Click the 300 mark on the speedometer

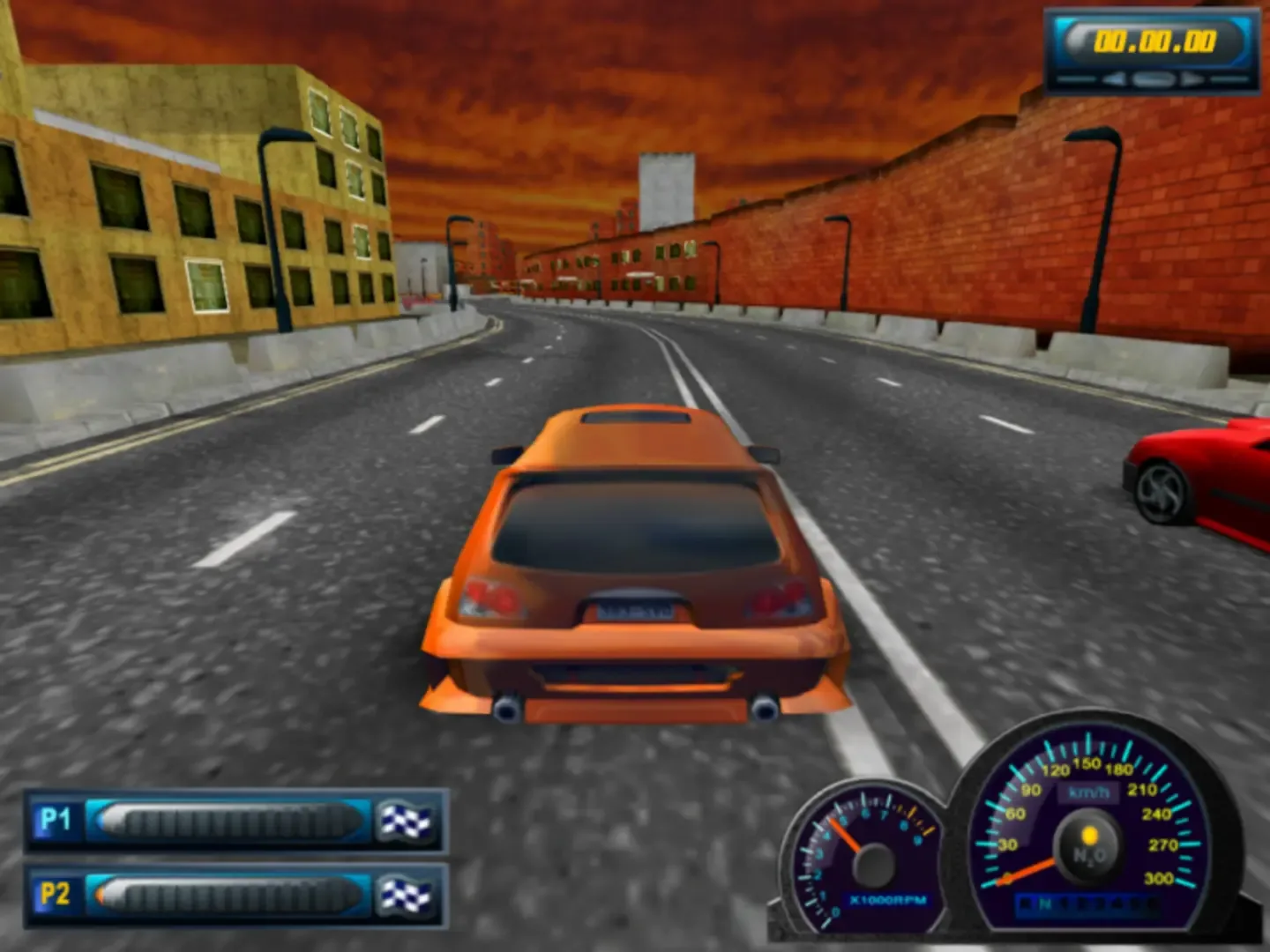[1159, 878]
